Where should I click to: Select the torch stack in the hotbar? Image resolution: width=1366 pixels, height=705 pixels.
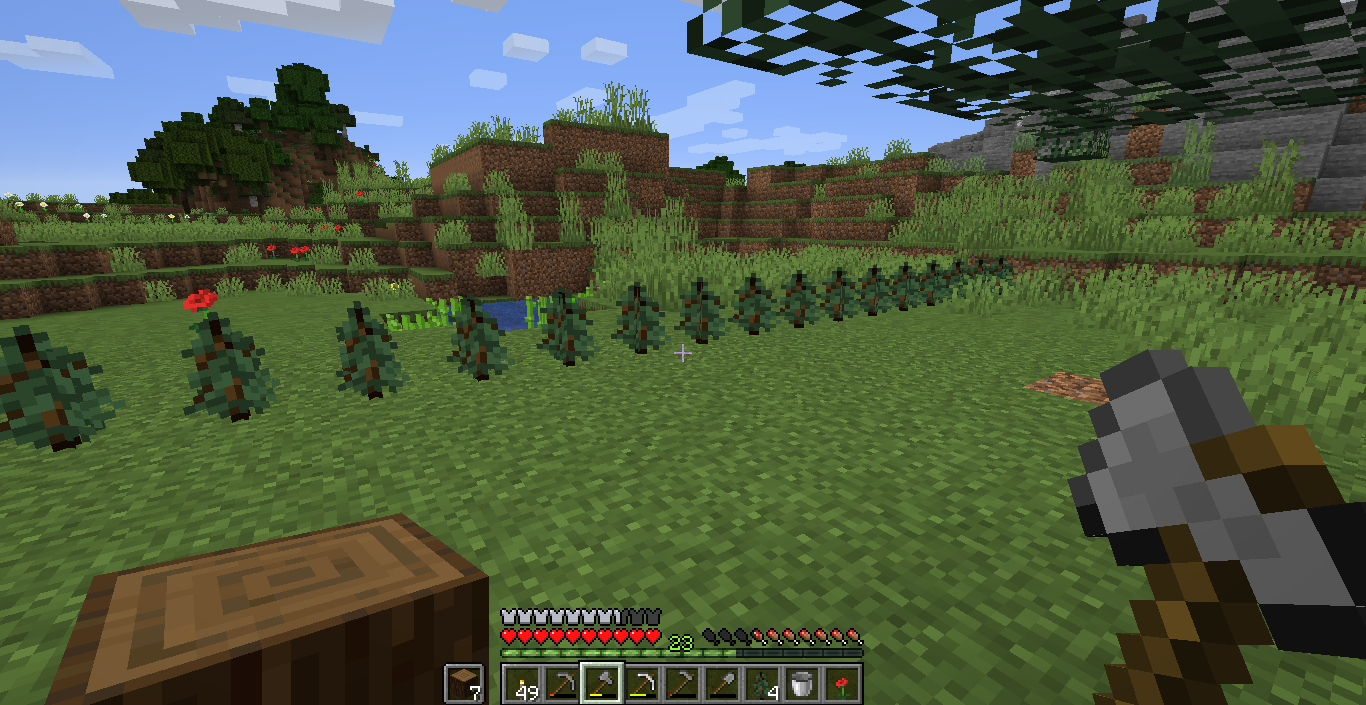[x=522, y=684]
